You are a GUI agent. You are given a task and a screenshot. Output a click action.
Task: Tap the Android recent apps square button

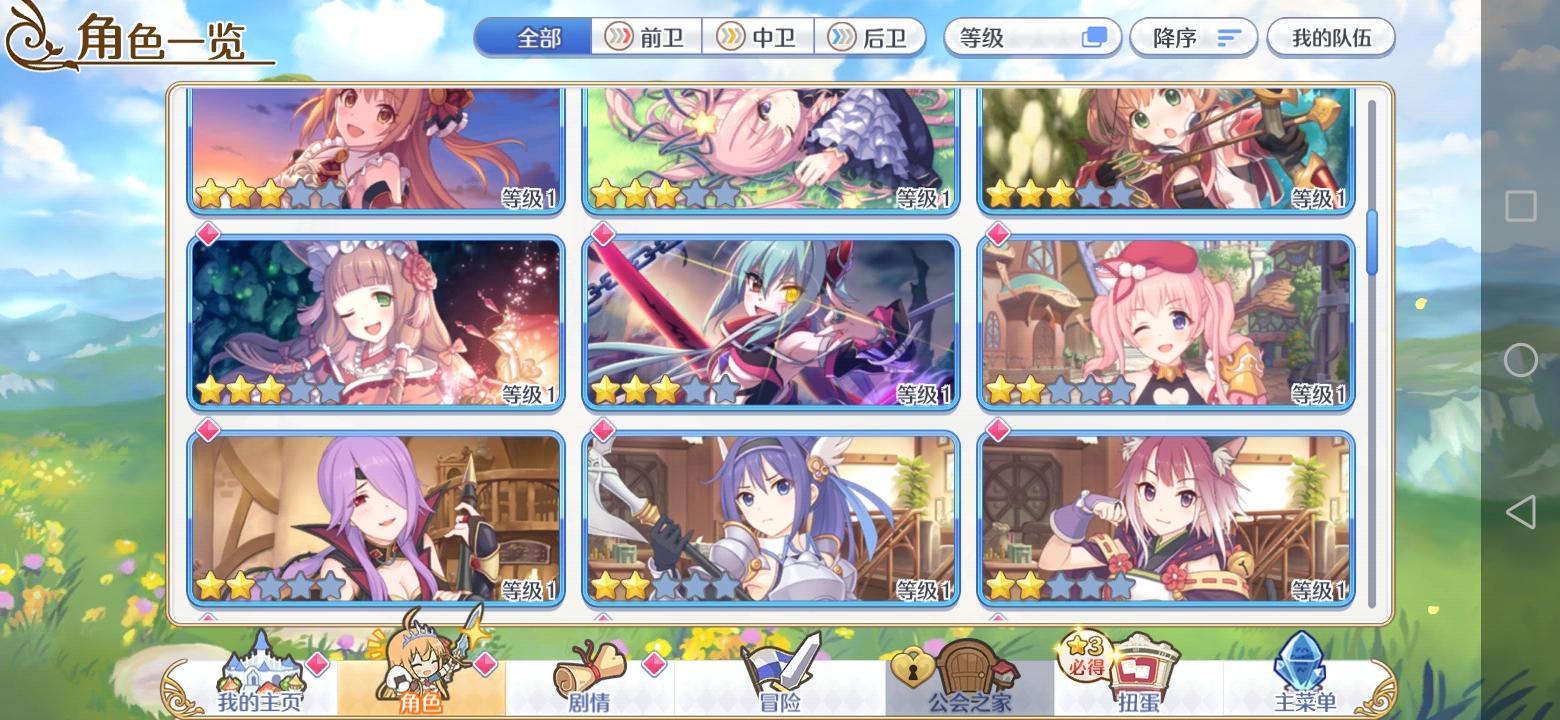pyautogui.click(x=1522, y=207)
